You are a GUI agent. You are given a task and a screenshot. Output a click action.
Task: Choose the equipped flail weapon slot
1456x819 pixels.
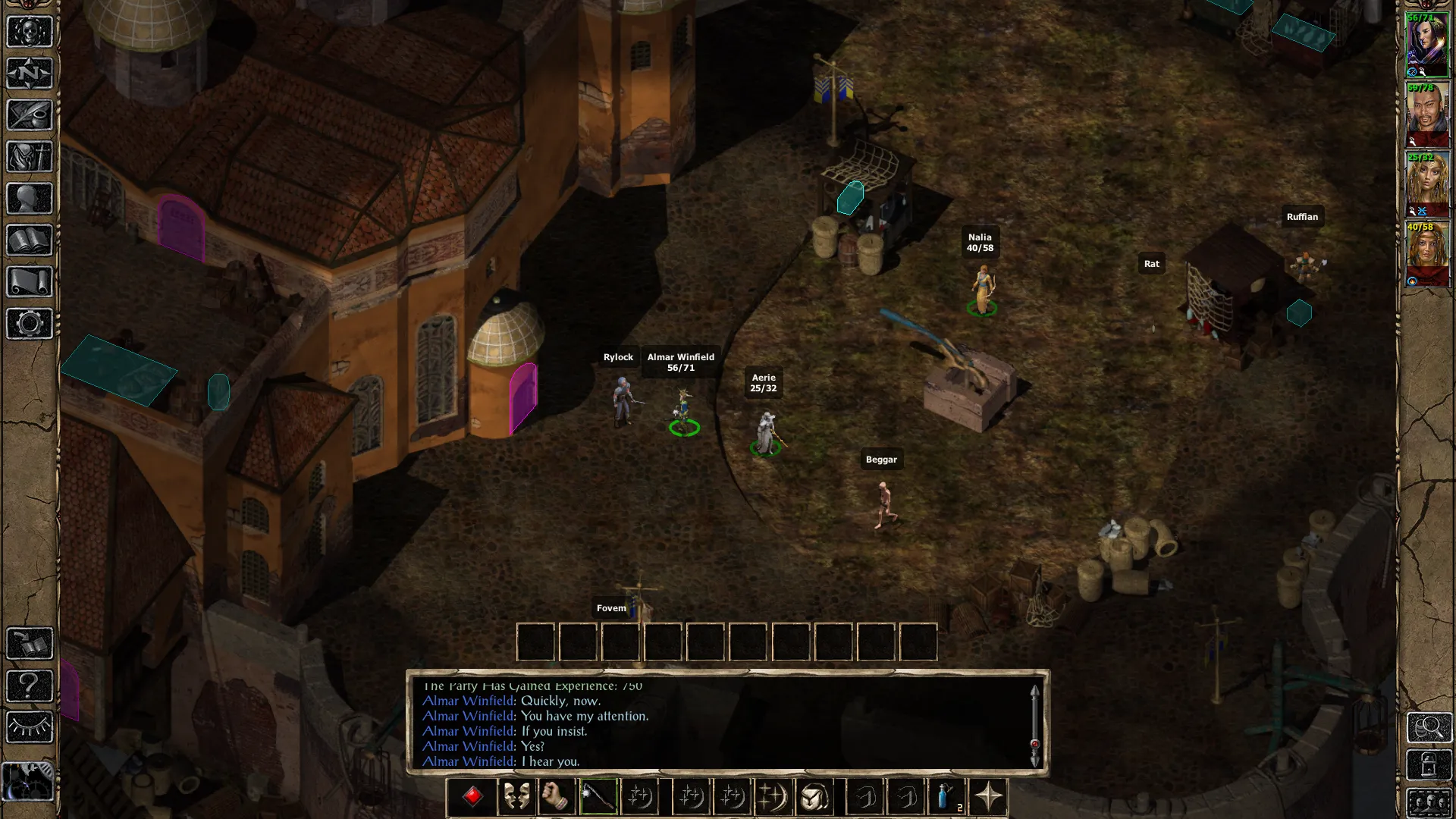[598, 797]
